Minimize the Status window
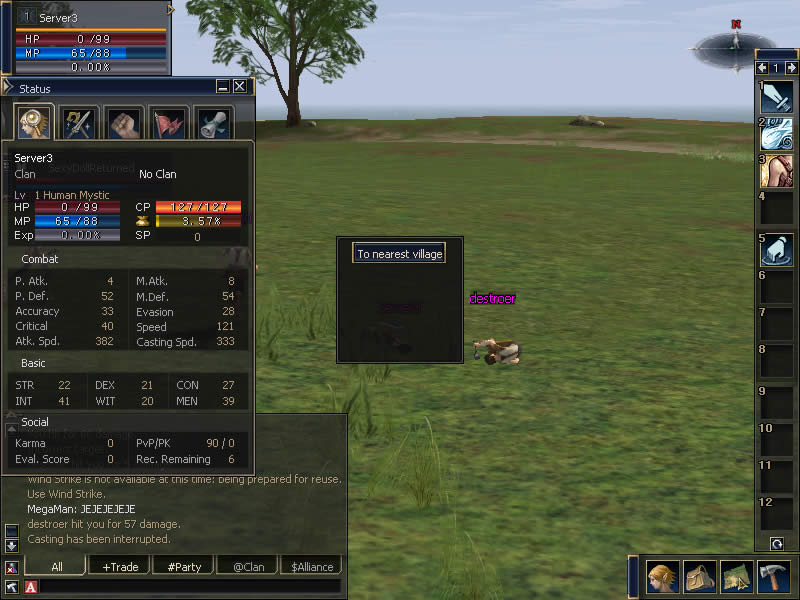800x600 pixels. click(x=223, y=87)
